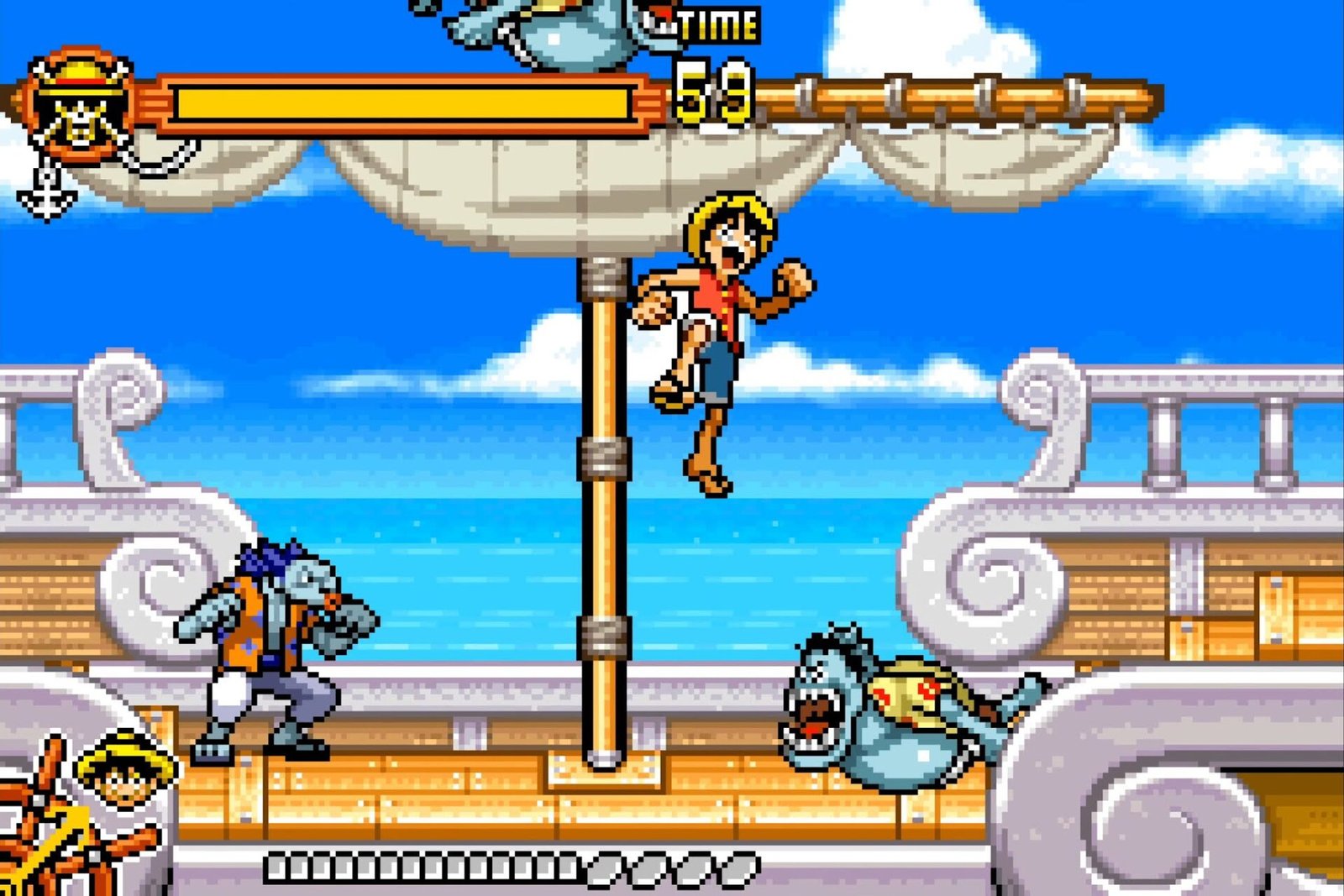Click the jumping Luffy character
The width and height of the screenshot is (1344, 896).
pos(722,336)
